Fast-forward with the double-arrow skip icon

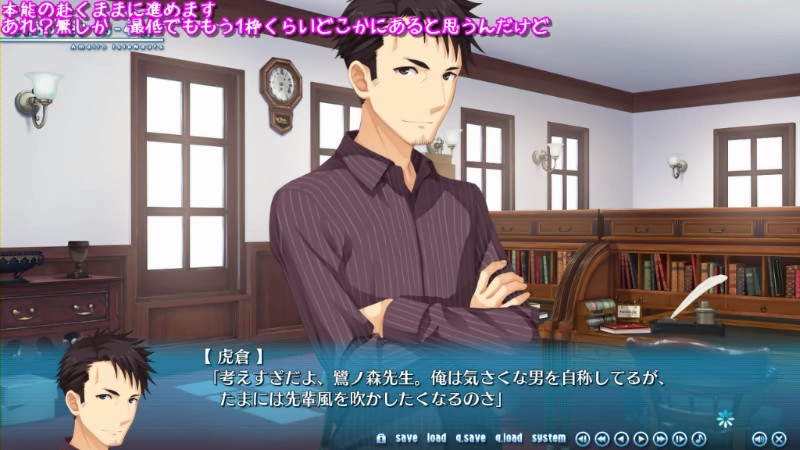(660, 438)
